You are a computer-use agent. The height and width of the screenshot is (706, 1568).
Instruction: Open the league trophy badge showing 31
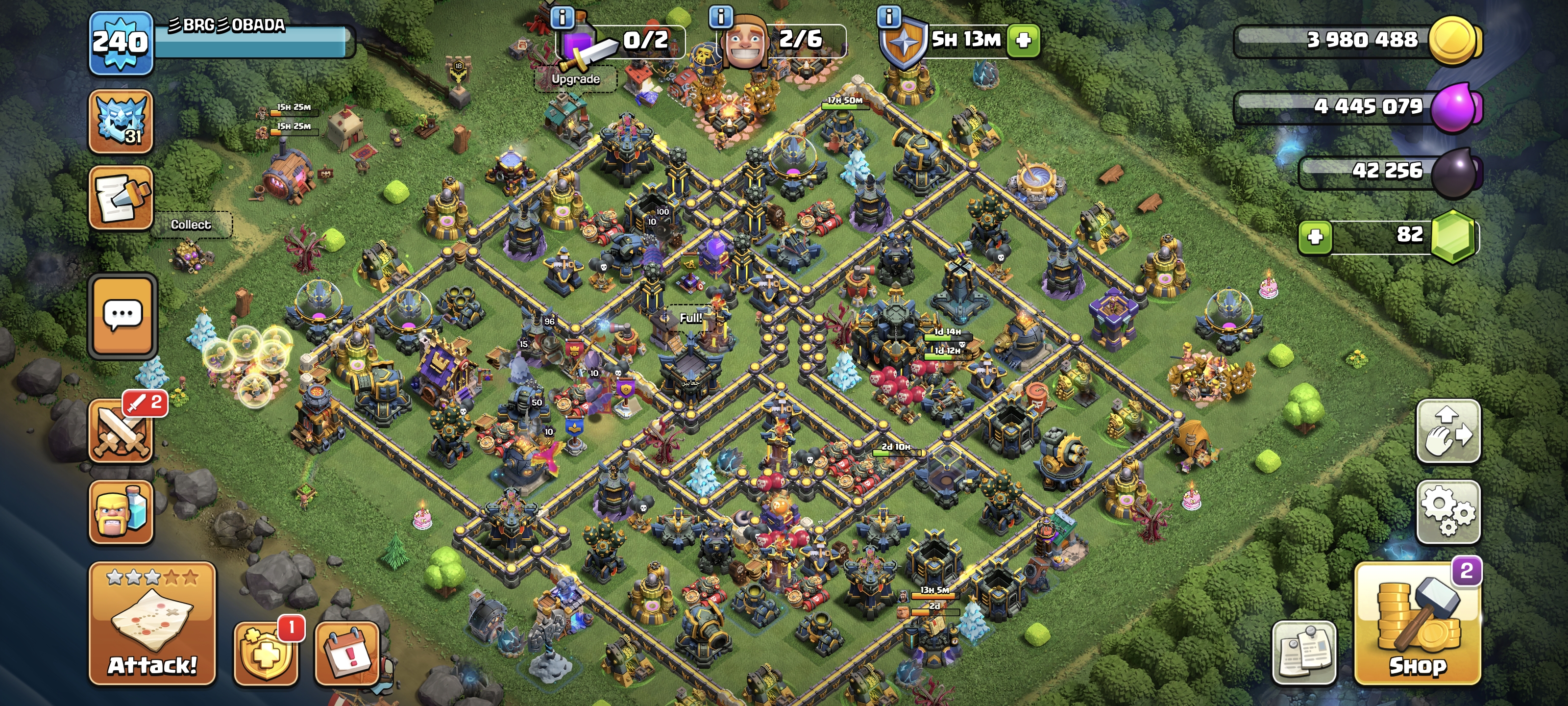click(121, 121)
